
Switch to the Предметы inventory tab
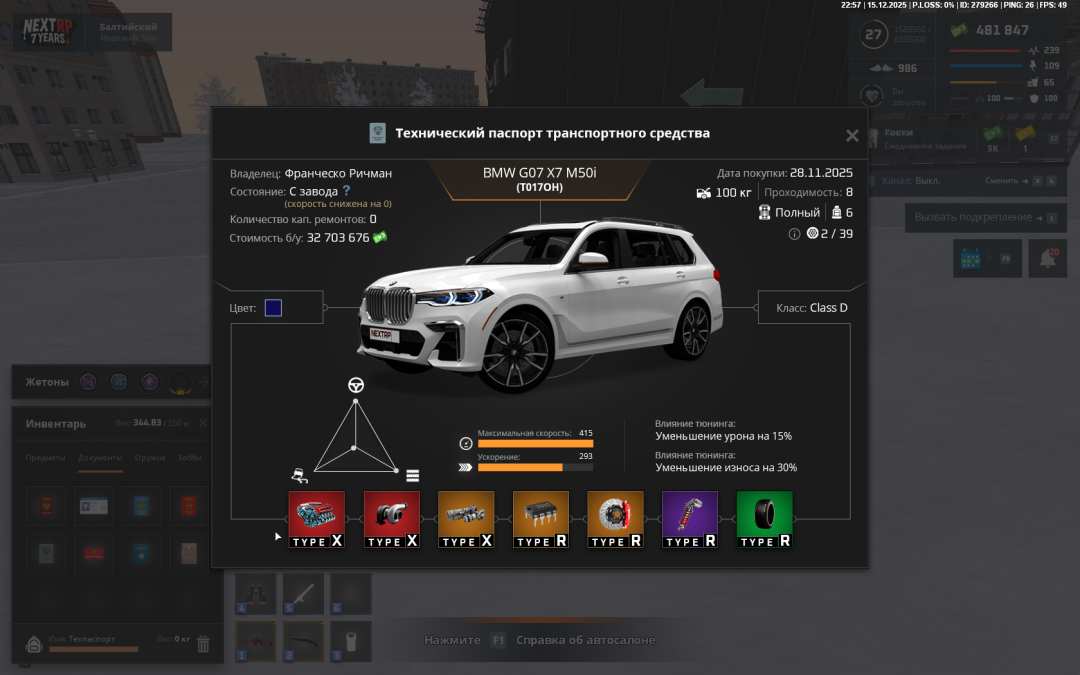point(46,458)
